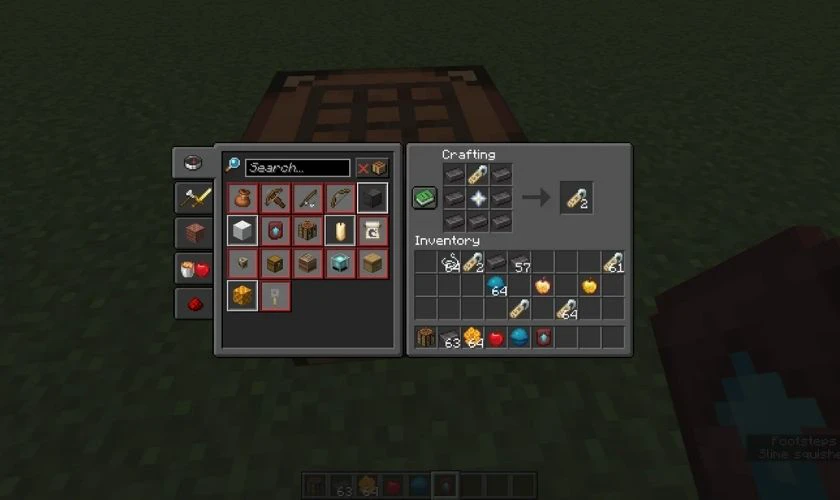840x500 pixels.
Task: Pick the bow recipe
Action: click(x=340, y=198)
